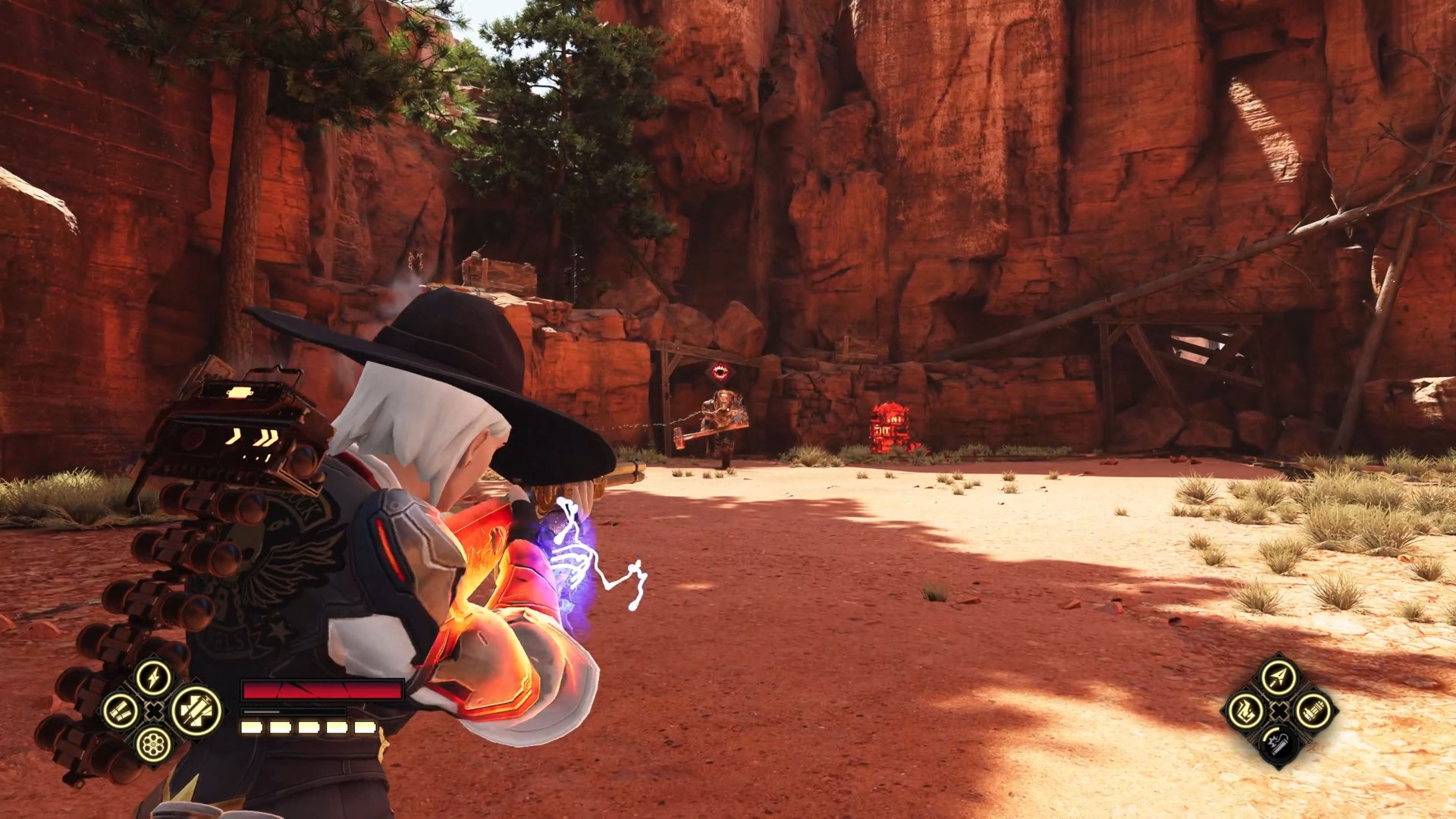This screenshot has height=819, width=1456.
Task: Select the dynamite bundle ability icon
Action: (x=1314, y=711)
